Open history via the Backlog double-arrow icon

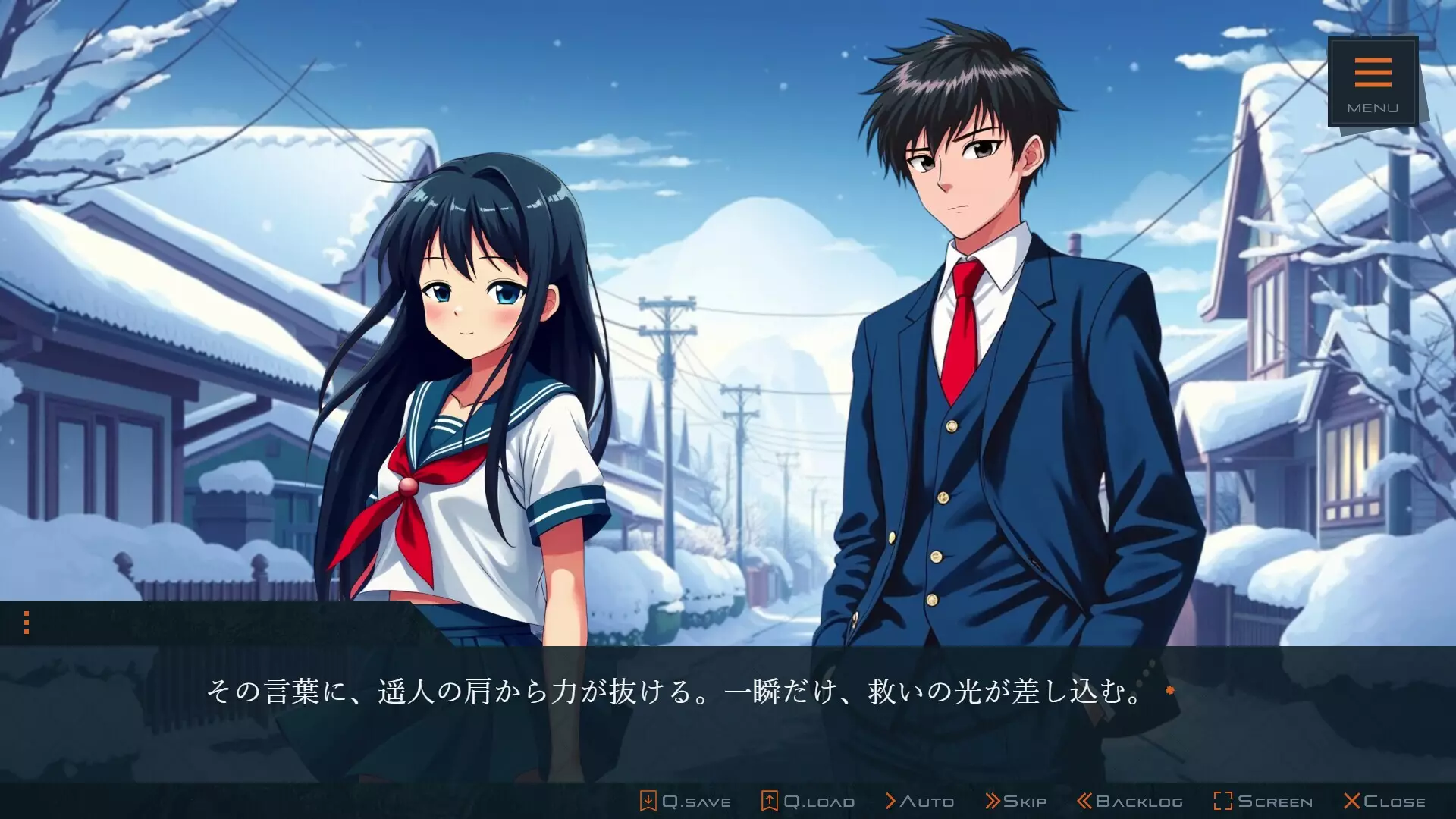click(x=1084, y=800)
